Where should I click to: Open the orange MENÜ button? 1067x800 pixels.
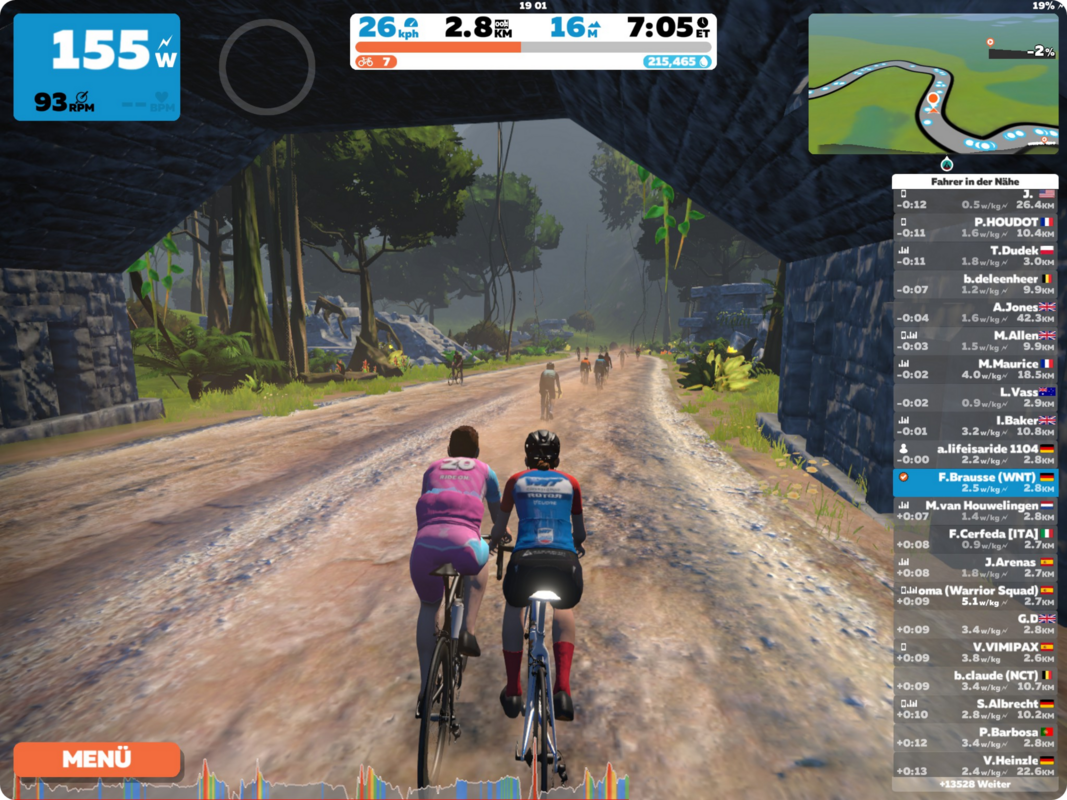click(x=97, y=759)
